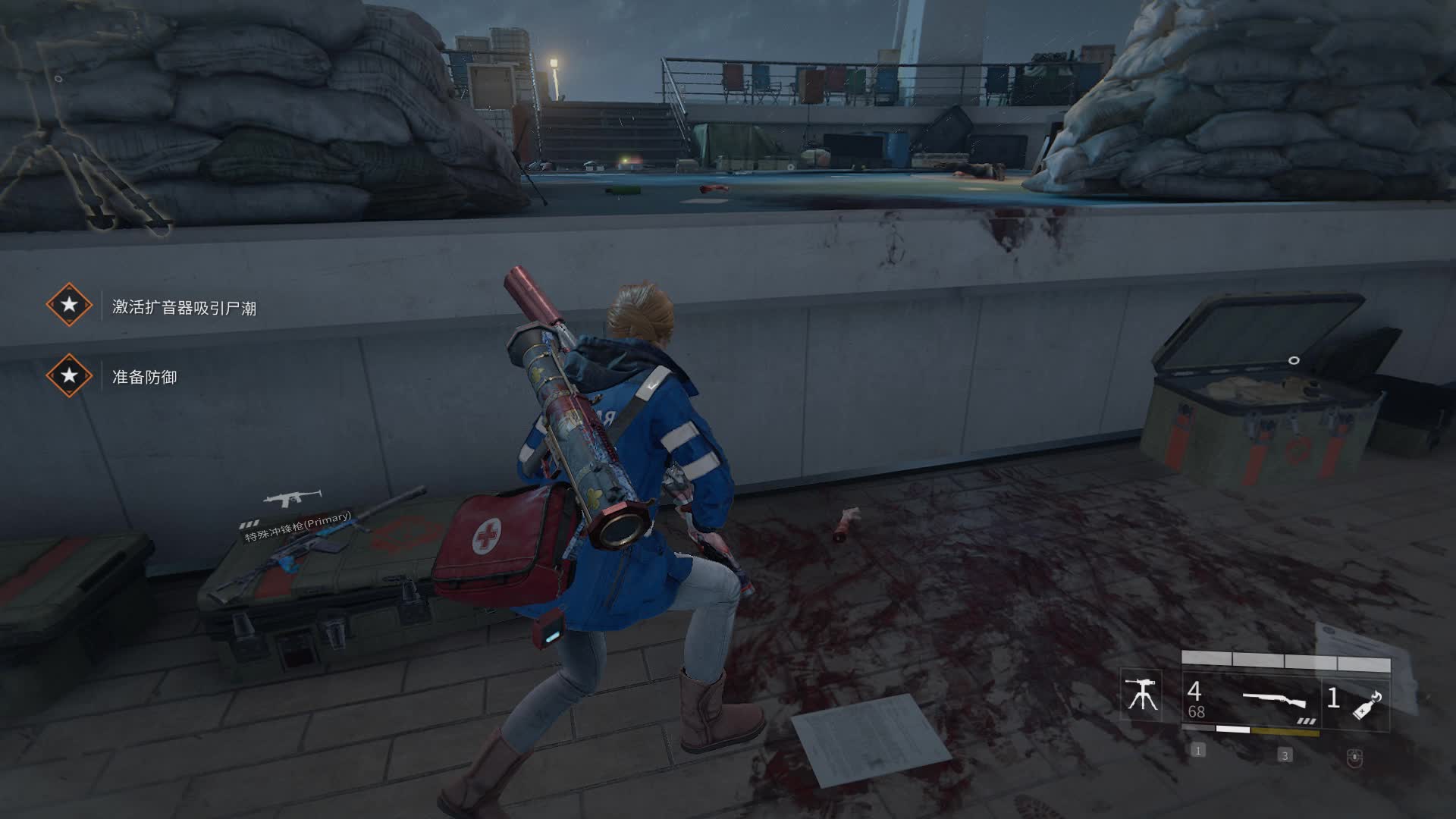
Task: Select the 准备防御 objective entry
Action: click(x=144, y=377)
